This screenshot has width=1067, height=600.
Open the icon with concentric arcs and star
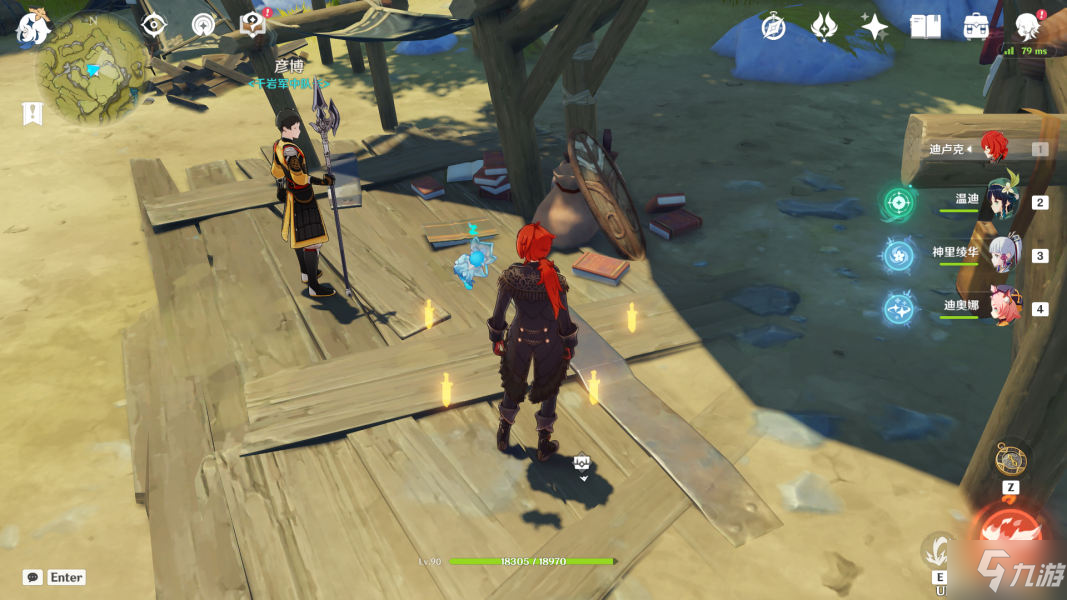[x=203, y=25]
